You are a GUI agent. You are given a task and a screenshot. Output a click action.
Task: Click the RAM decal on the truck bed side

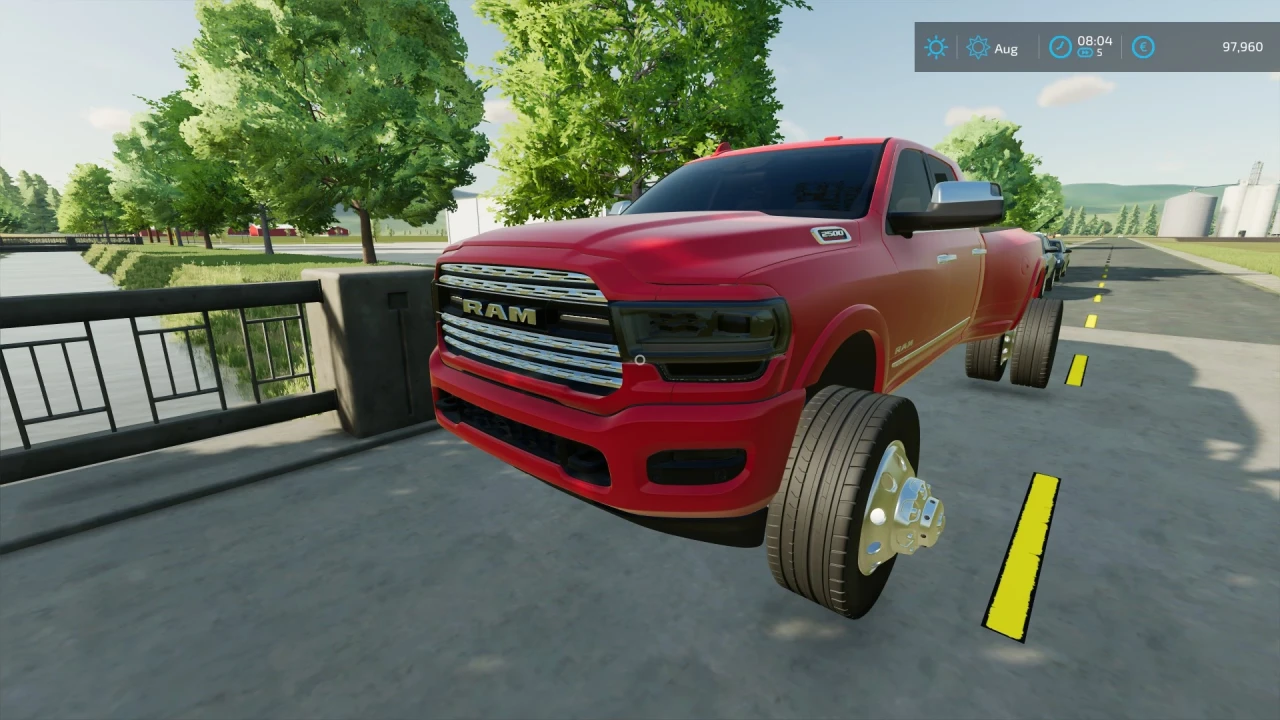pyautogui.click(x=902, y=348)
